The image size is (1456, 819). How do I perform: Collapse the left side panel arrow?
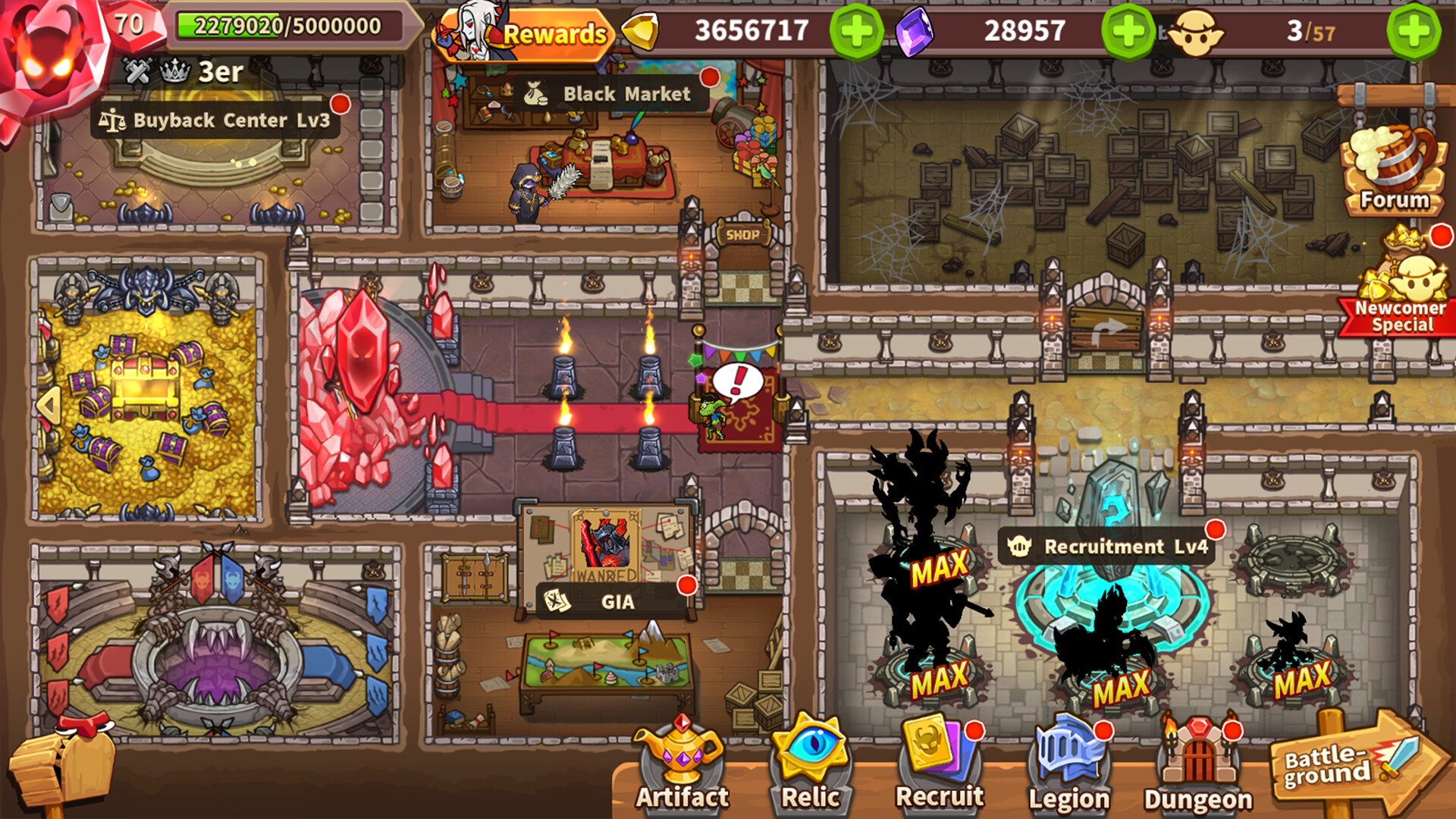pos(49,404)
